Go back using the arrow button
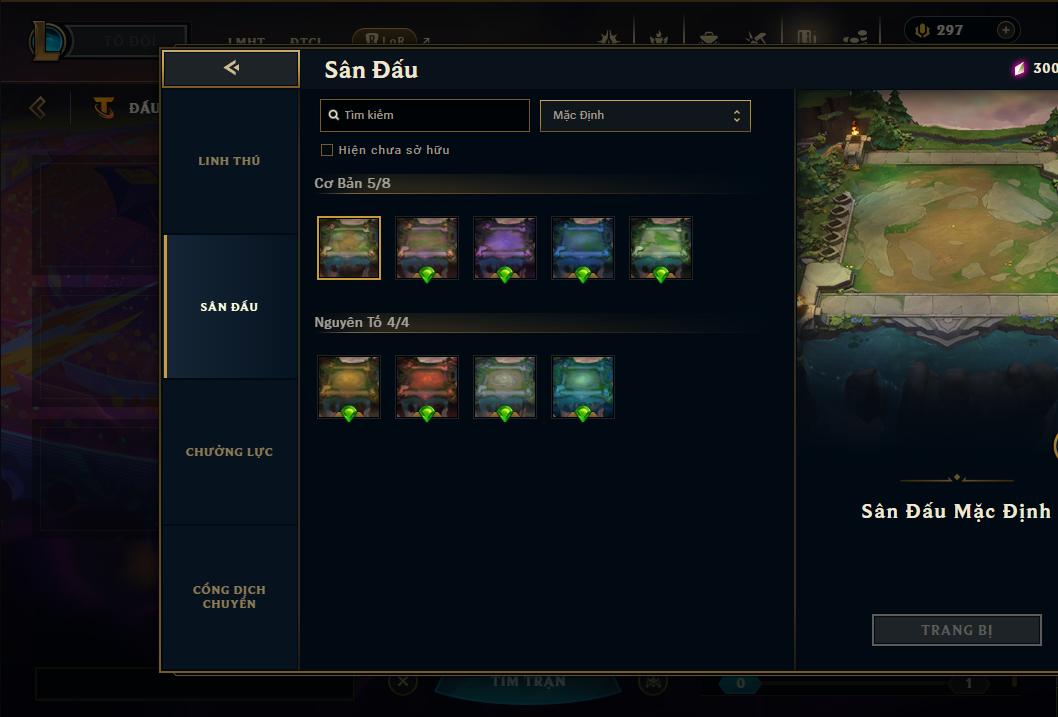 [x=231, y=68]
